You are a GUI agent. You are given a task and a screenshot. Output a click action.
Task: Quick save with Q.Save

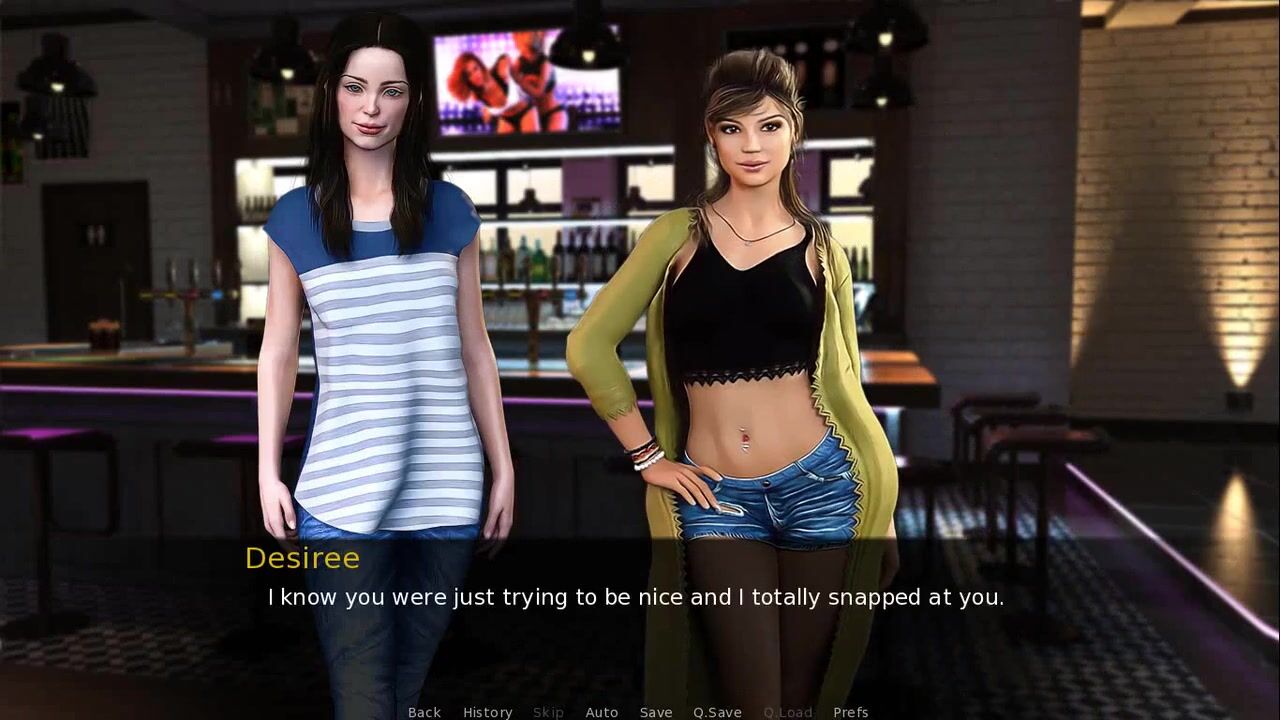(717, 712)
